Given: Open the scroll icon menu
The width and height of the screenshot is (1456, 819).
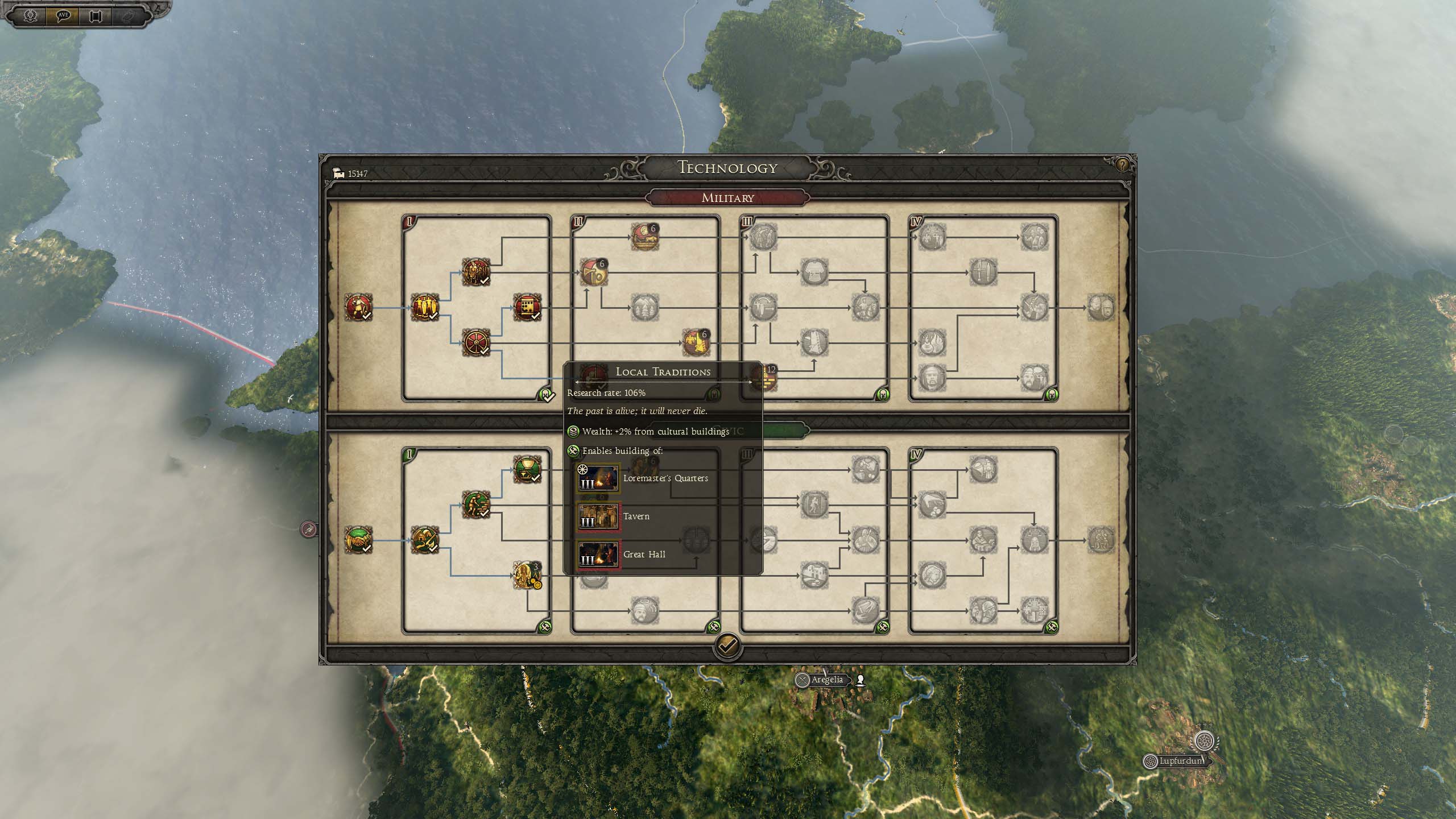Looking at the screenshot, I should pyautogui.click(x=95, y=15).
